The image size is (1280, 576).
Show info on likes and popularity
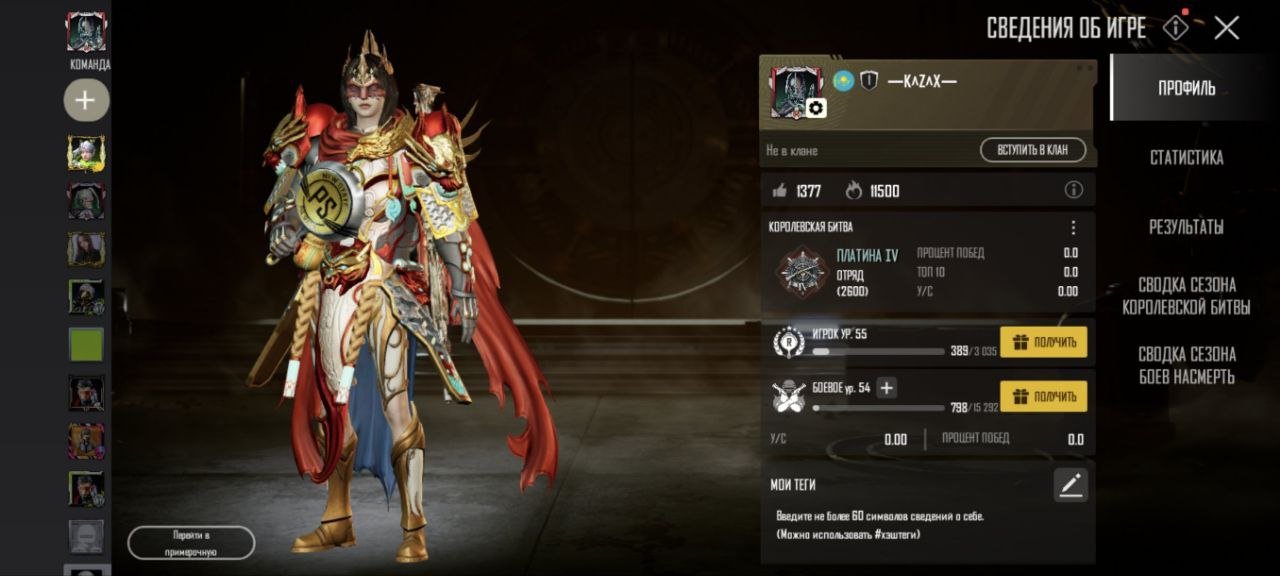[x=1073, y=190]
